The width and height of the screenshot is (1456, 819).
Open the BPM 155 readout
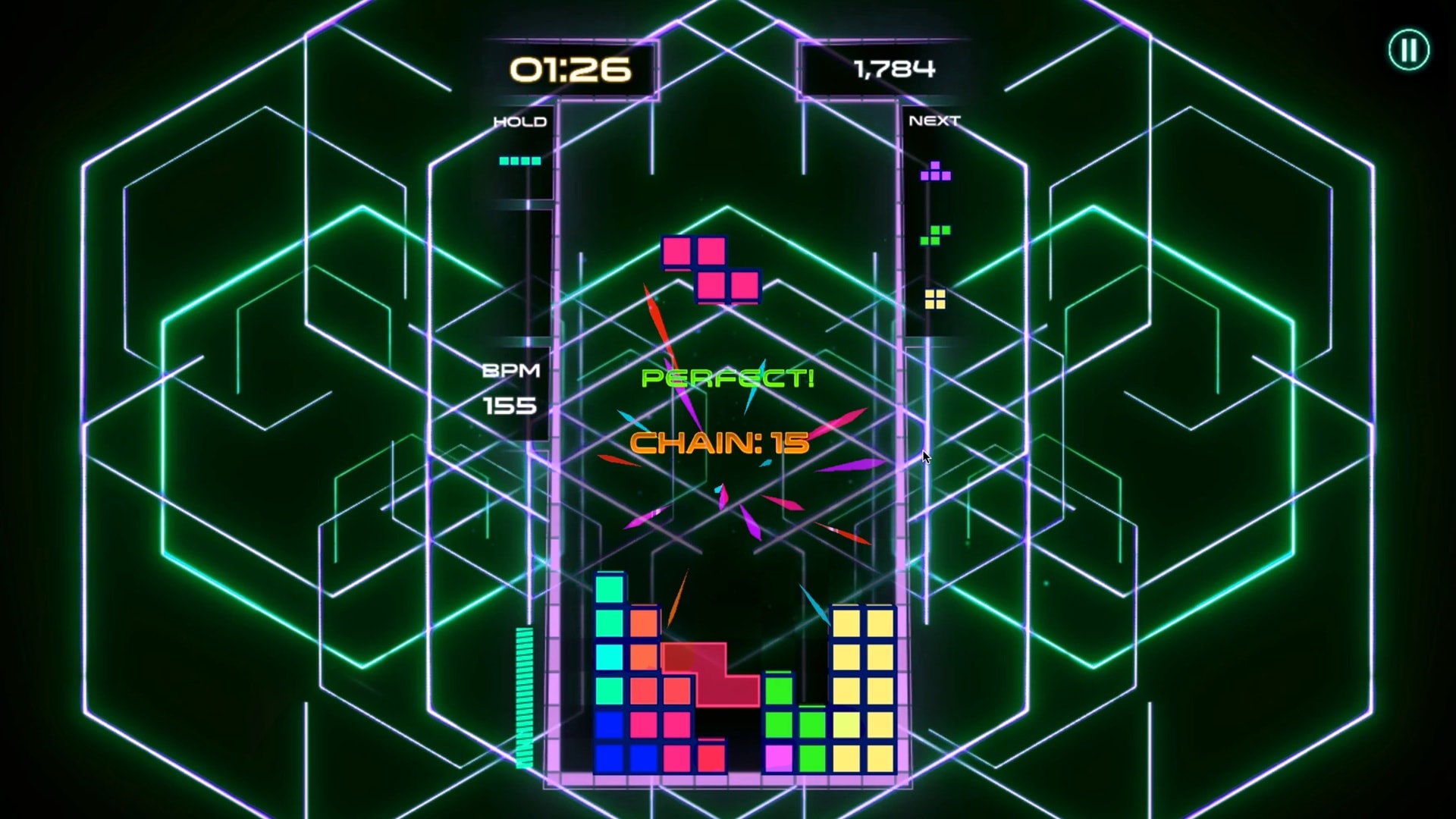point(511,388)
